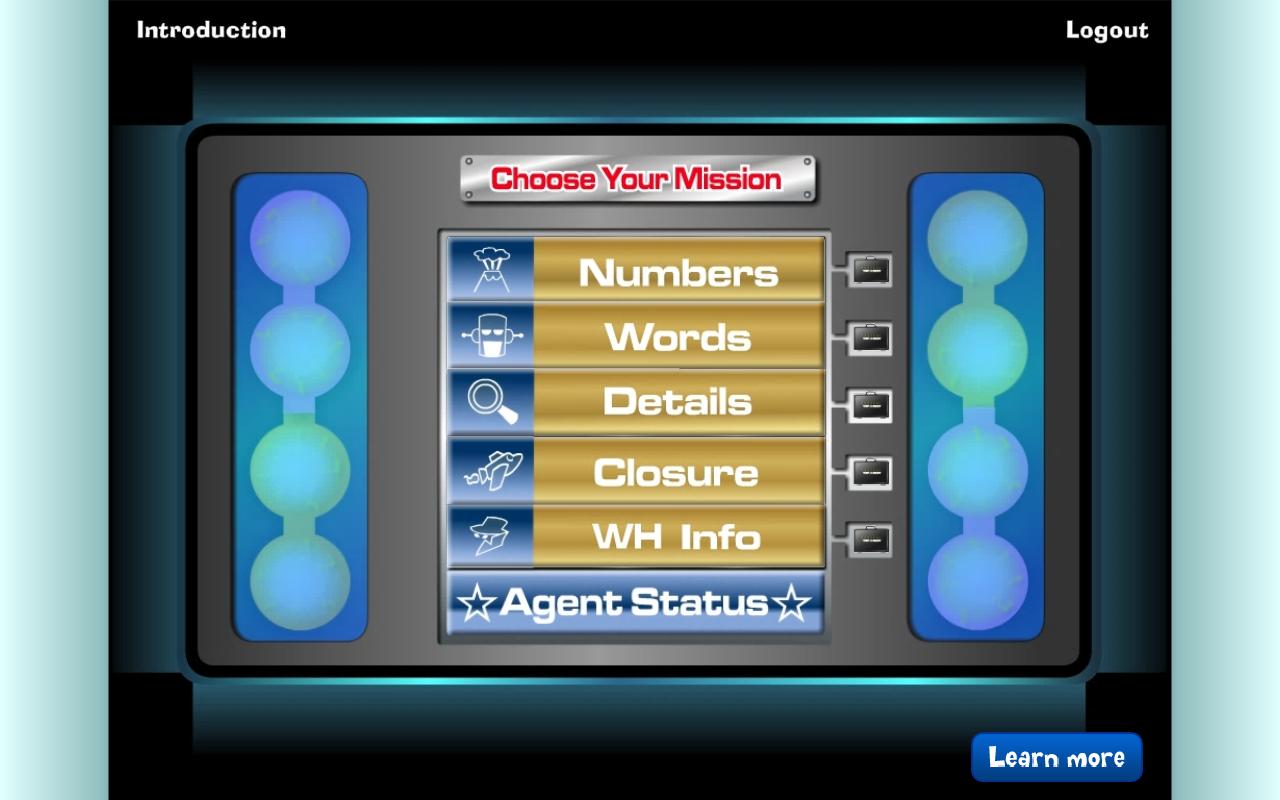Open the magnifying glass icon beside Details
1280x800 pixels.
tap(491, 402)
